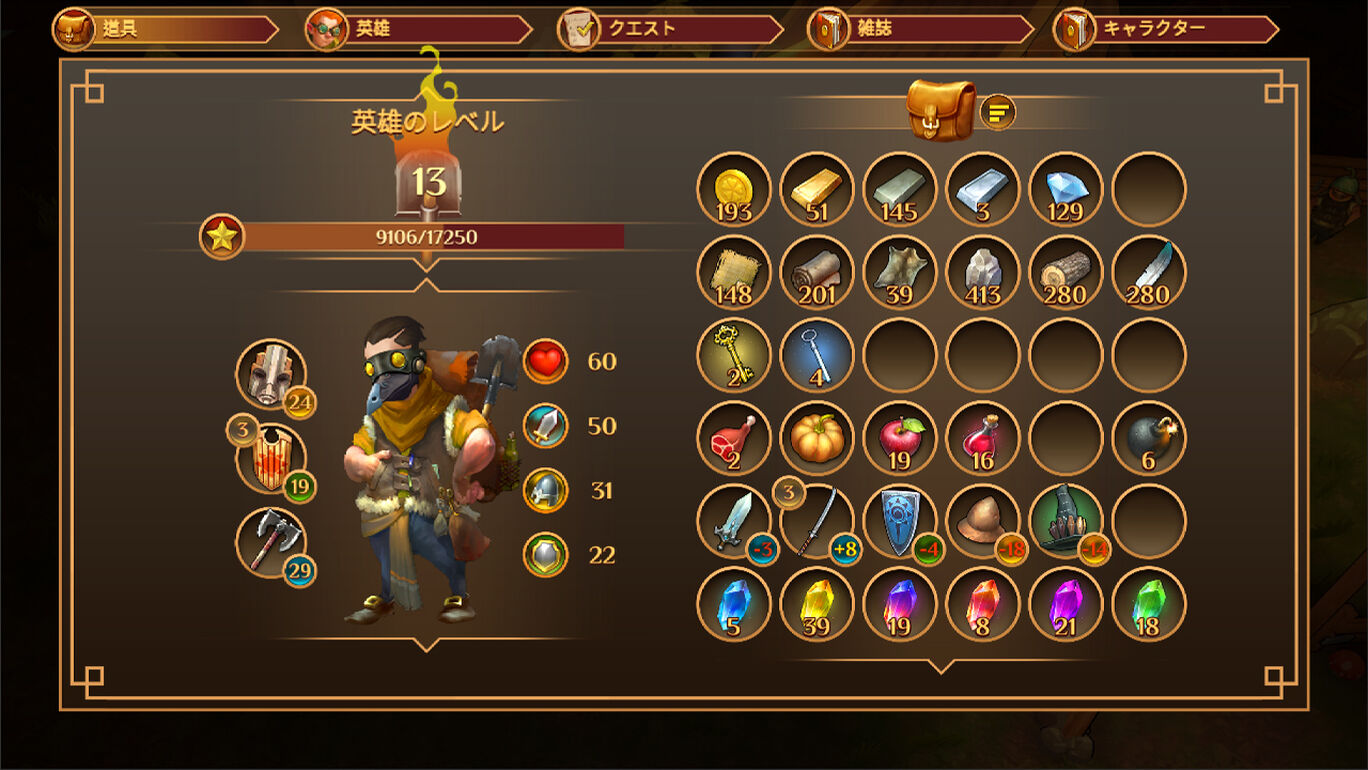
Task: Pick the pumpkin food item
Action: 817,438
